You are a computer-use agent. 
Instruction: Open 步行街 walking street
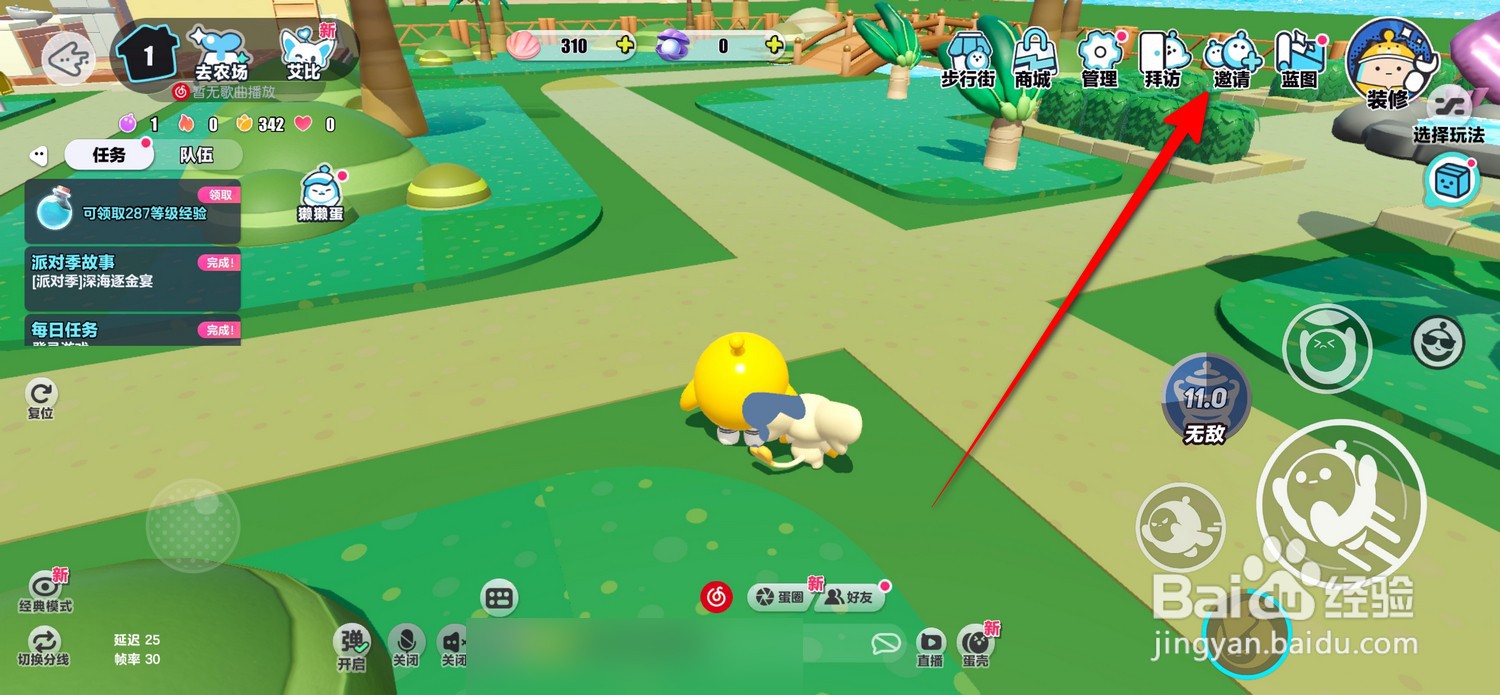click(x=967, y=58)
